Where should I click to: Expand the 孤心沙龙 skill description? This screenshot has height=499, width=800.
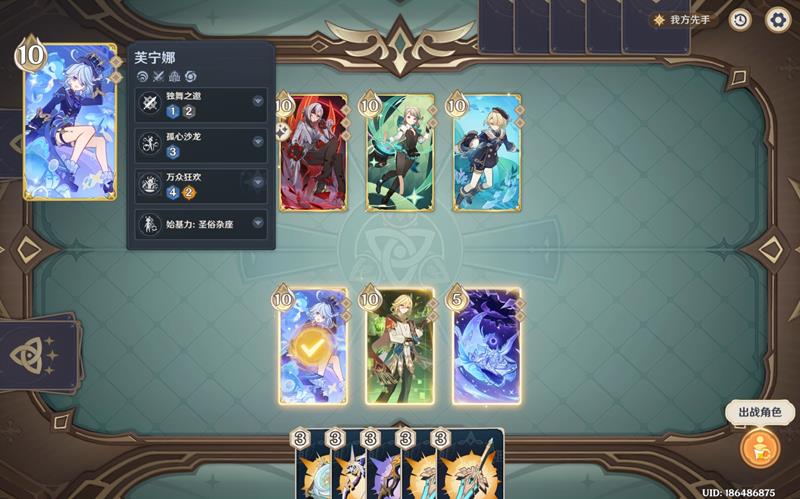point(258,142)
